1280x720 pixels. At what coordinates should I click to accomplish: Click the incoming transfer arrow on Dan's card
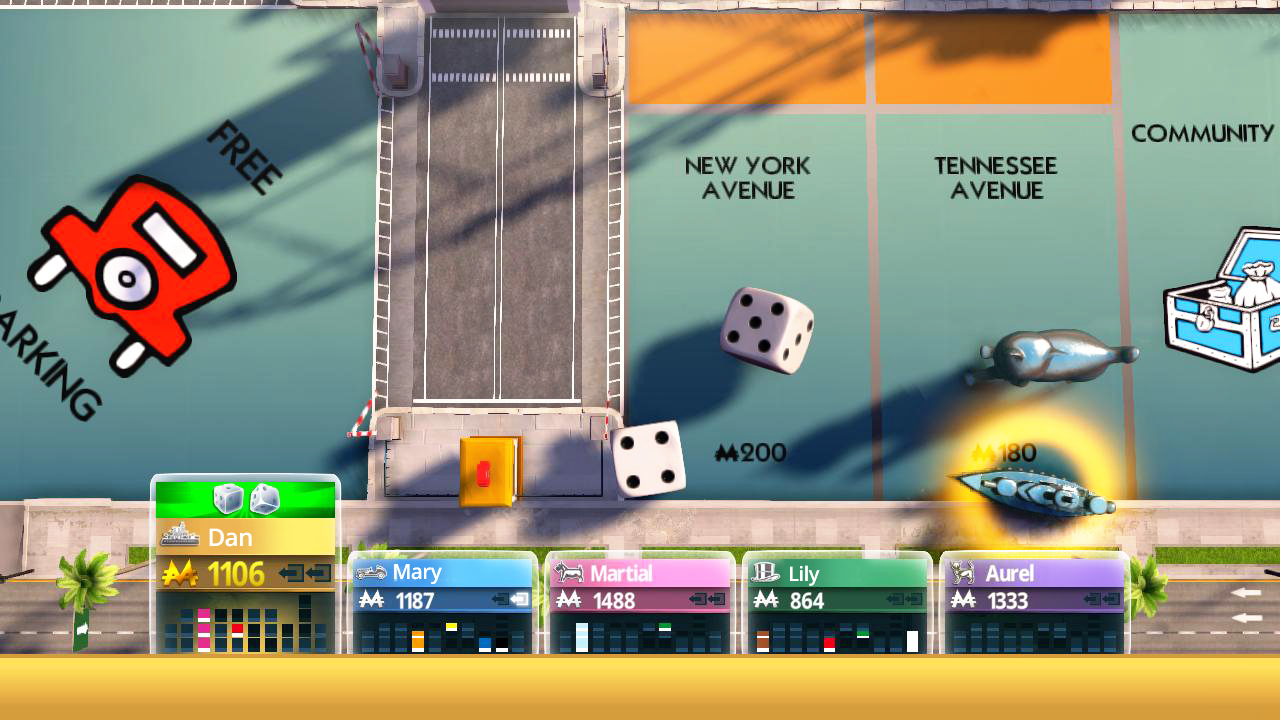292,573
